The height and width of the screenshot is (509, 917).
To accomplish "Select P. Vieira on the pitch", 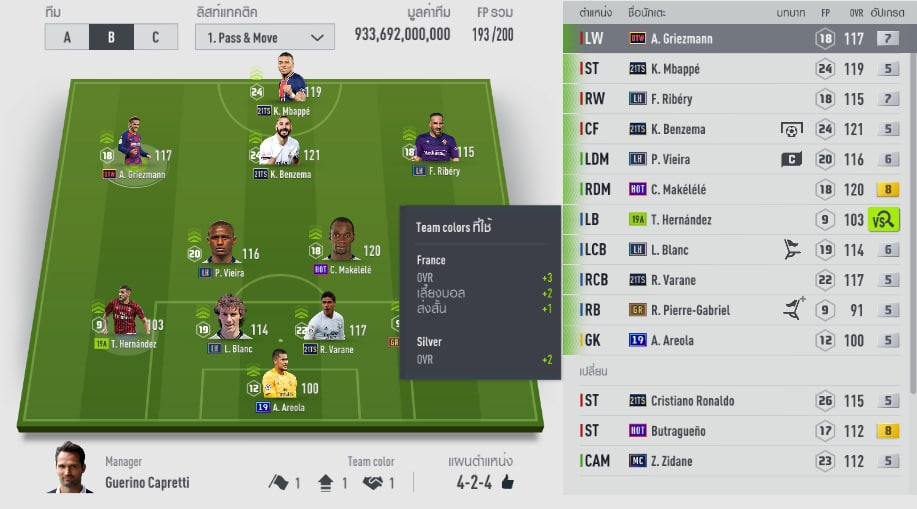I will [222, 244].
